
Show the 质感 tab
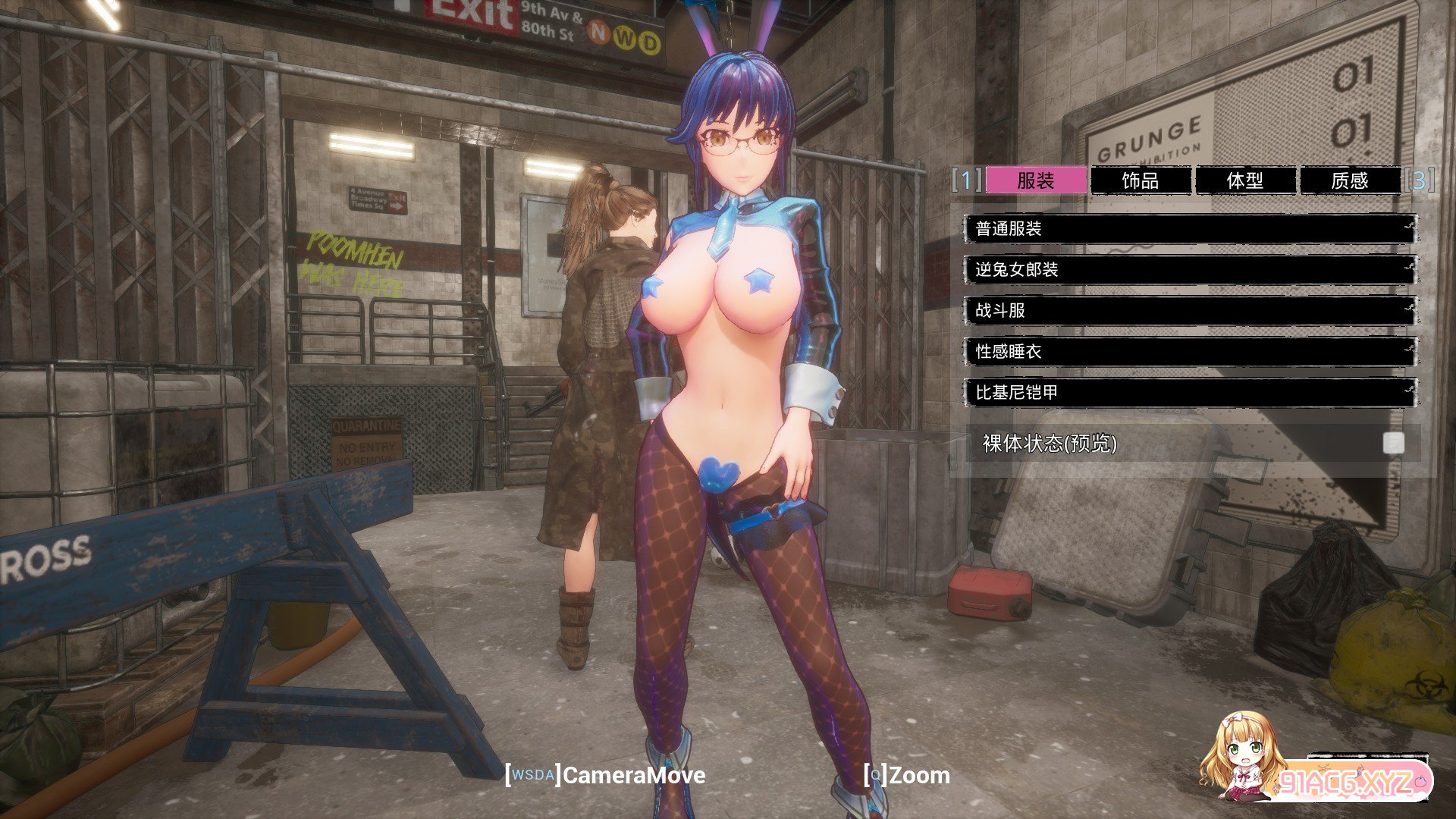click(1349, 180)
